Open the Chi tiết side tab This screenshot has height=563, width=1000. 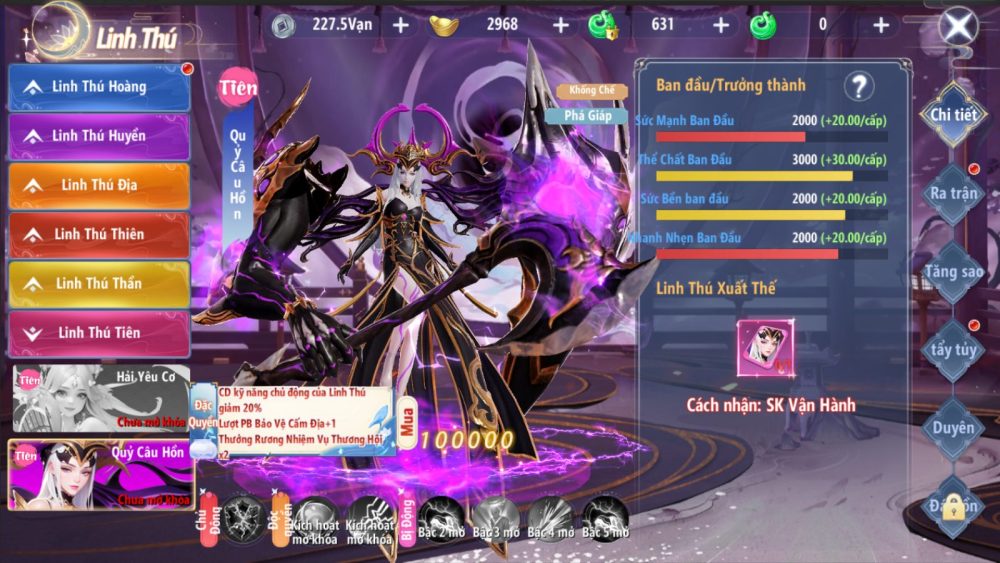click(x=952, y=114)
